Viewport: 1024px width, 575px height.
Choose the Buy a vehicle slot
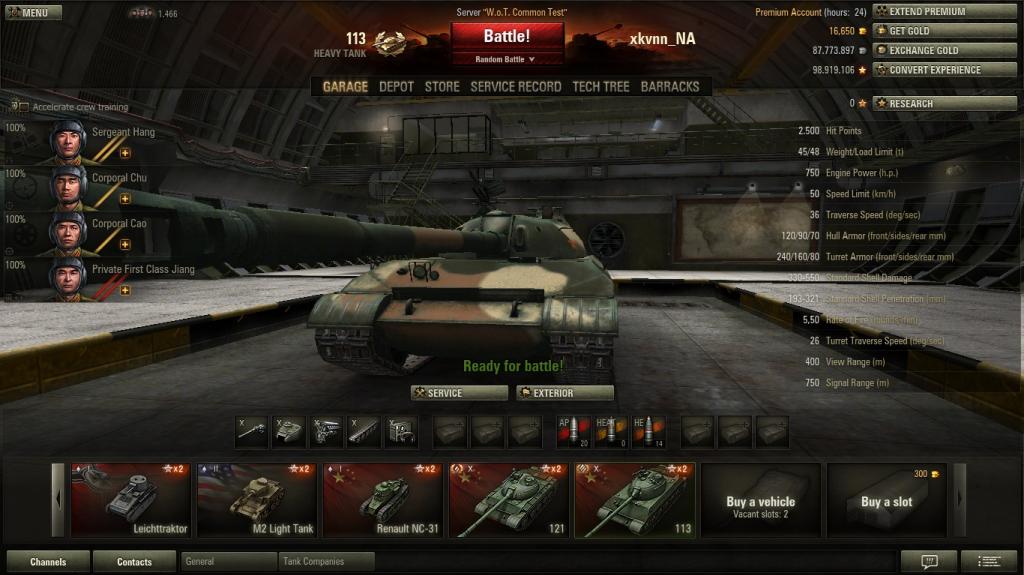point(760,500)
